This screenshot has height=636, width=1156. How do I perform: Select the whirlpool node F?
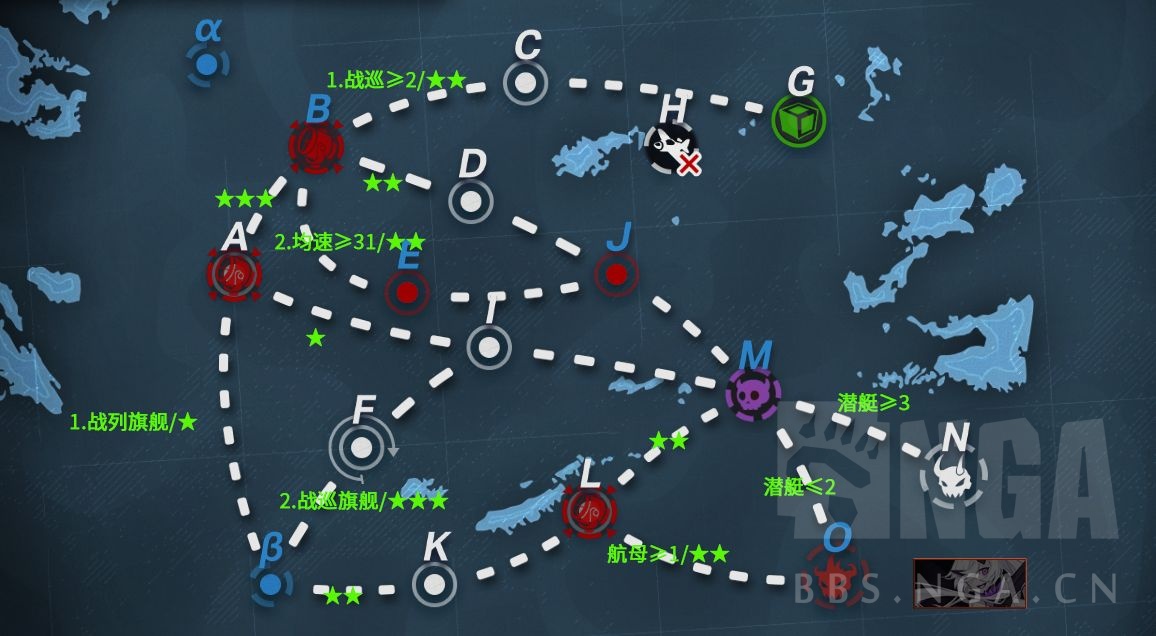click(361, 447)
